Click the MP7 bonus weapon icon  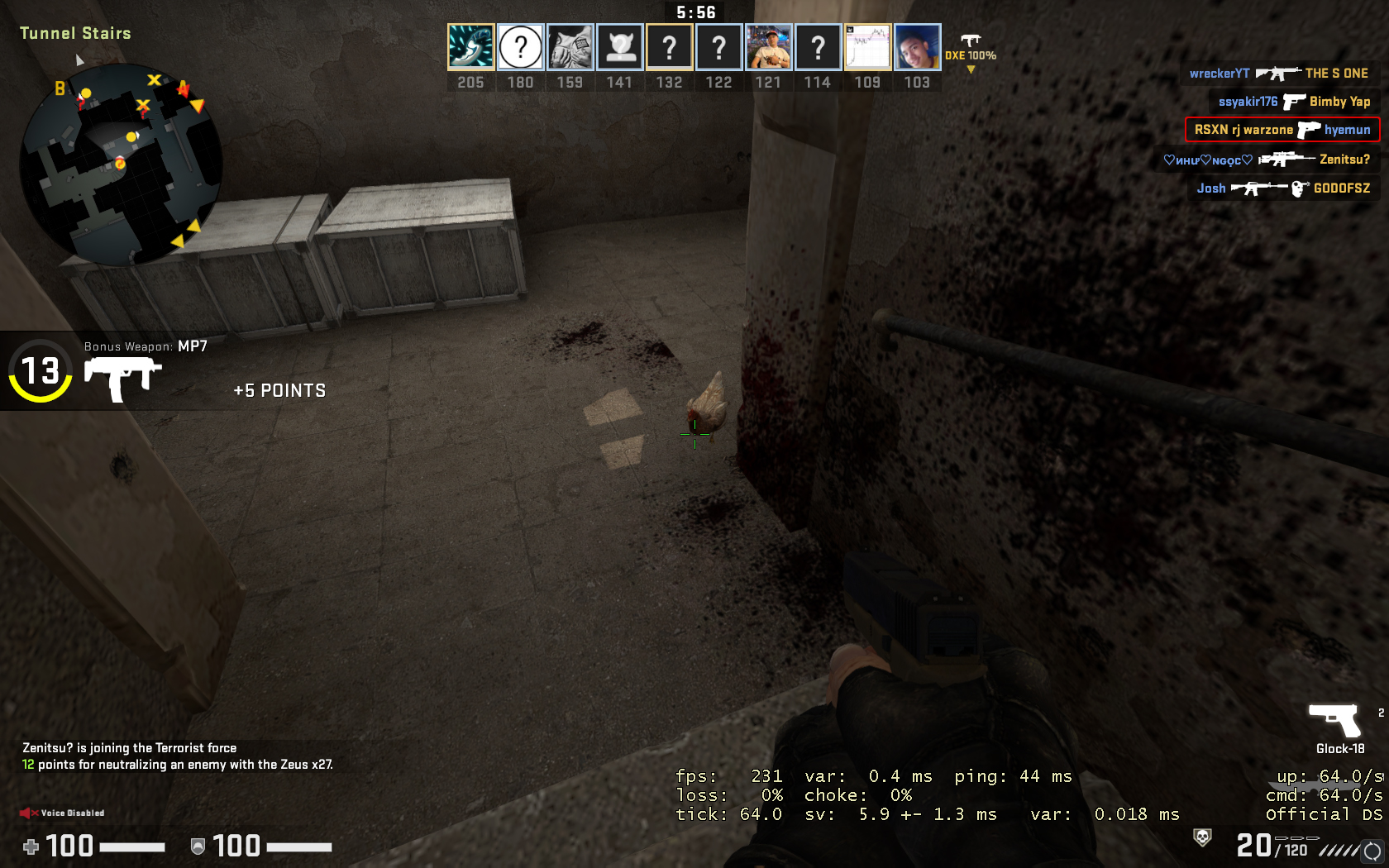tap(122, 379)
